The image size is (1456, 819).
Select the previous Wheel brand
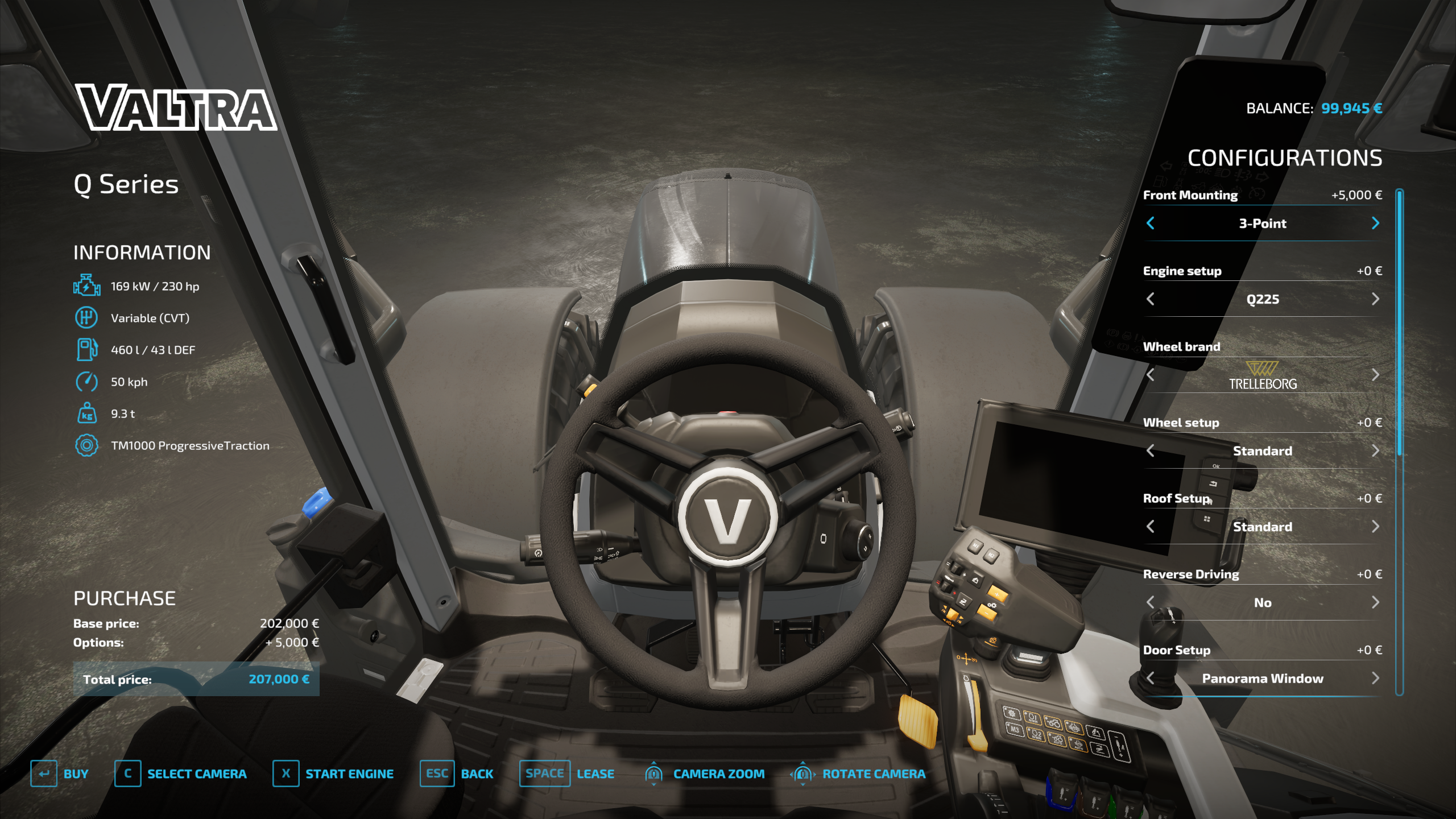coord(1151,375)
